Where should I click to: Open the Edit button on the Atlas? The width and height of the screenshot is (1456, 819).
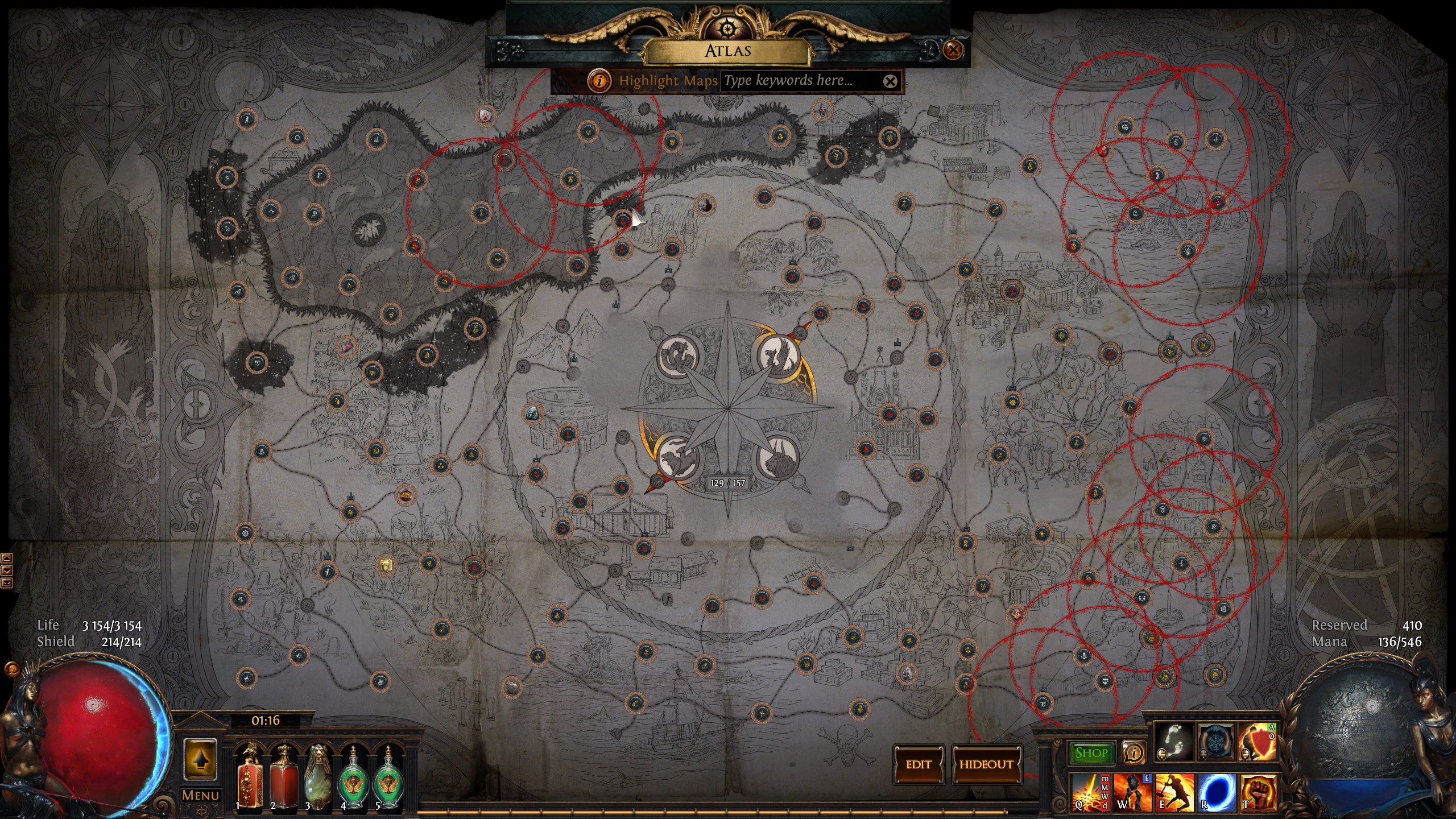919,764
